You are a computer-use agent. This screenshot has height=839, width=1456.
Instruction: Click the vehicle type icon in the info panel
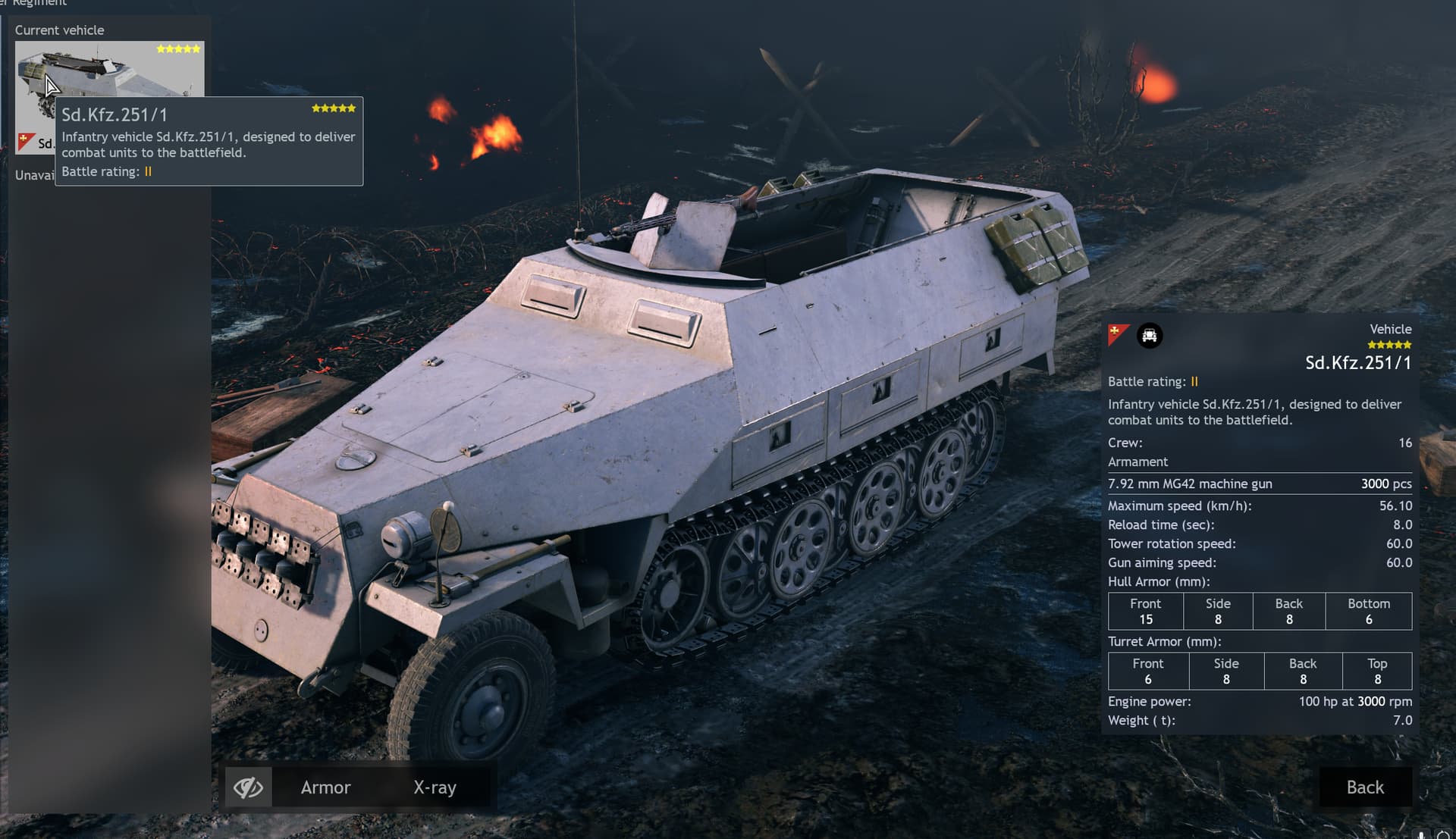(1149, 336)
